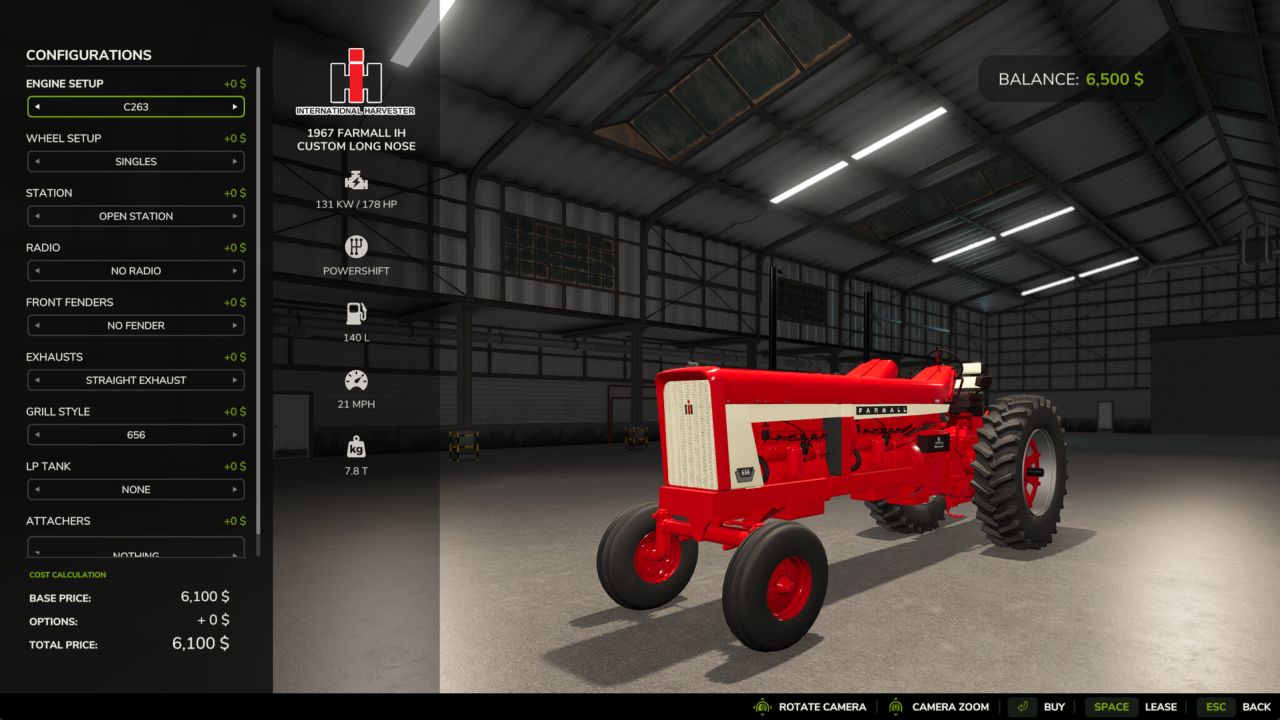
Task: Click the Straight Exhaust option
Action: point(136,380)
